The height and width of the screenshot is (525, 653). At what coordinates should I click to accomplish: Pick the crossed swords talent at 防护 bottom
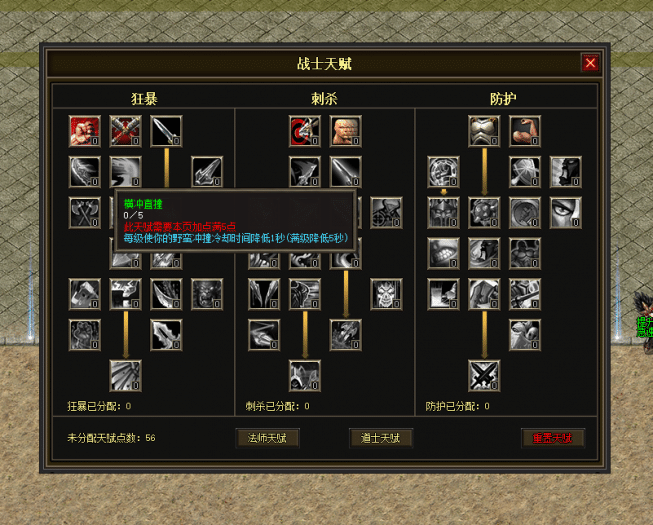pyautogui.click(x=484, y=376)
